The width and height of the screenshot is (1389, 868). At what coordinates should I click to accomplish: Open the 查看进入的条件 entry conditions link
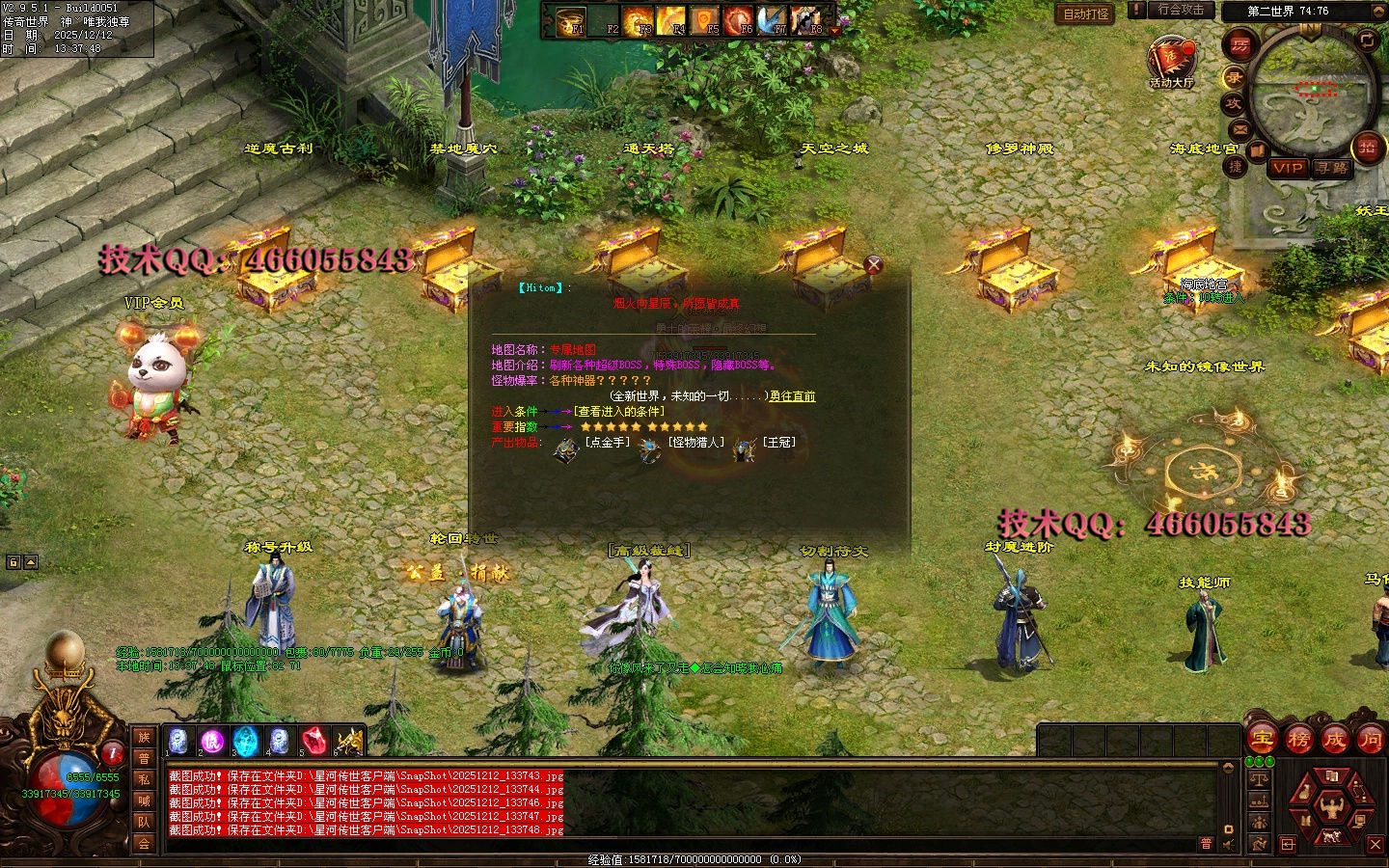[x=620, y=412]
